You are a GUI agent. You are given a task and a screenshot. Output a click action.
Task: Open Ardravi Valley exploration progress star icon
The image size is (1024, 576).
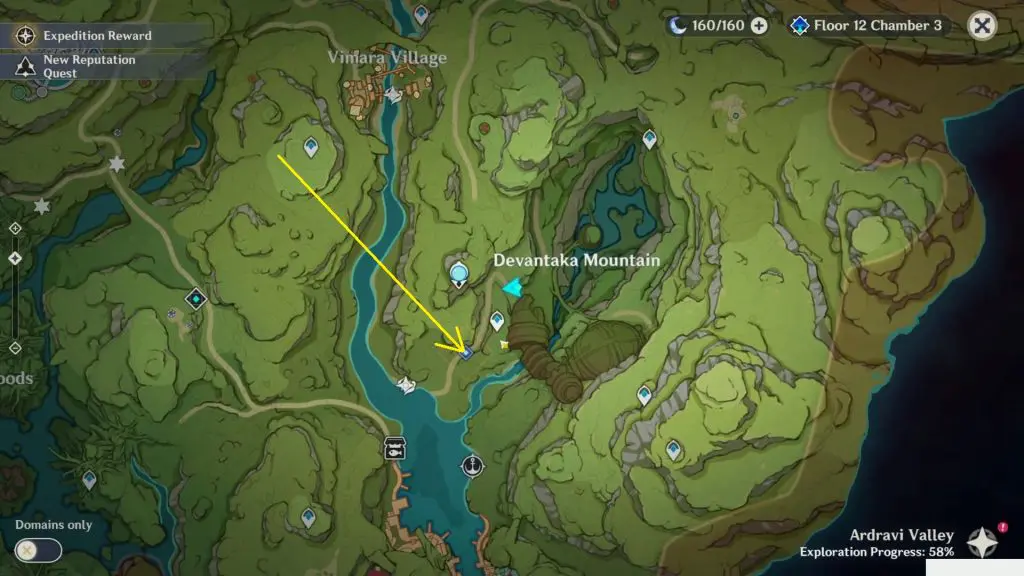tap(982, 542)
